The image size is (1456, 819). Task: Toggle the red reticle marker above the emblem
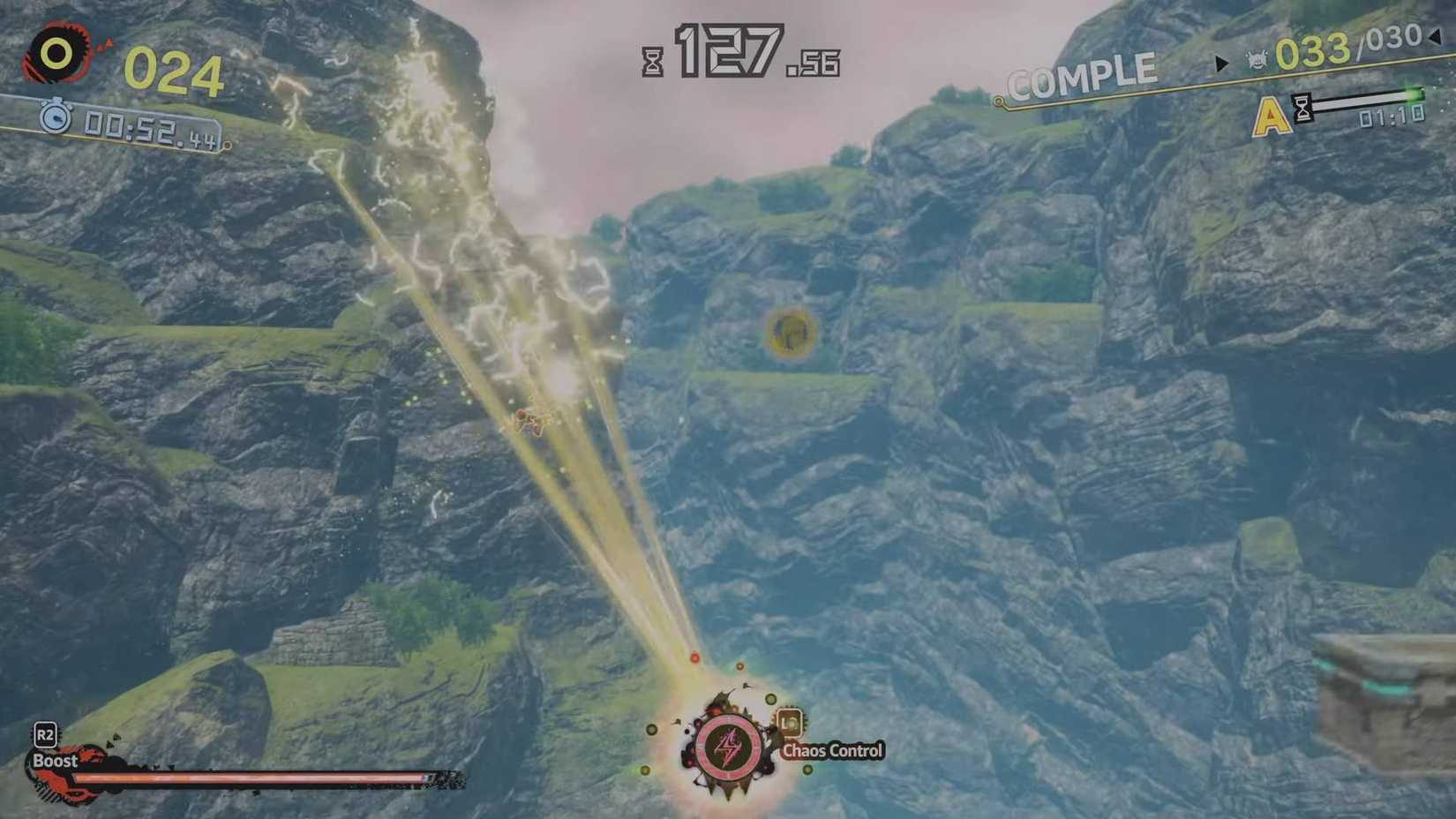[x=695, y=657]
